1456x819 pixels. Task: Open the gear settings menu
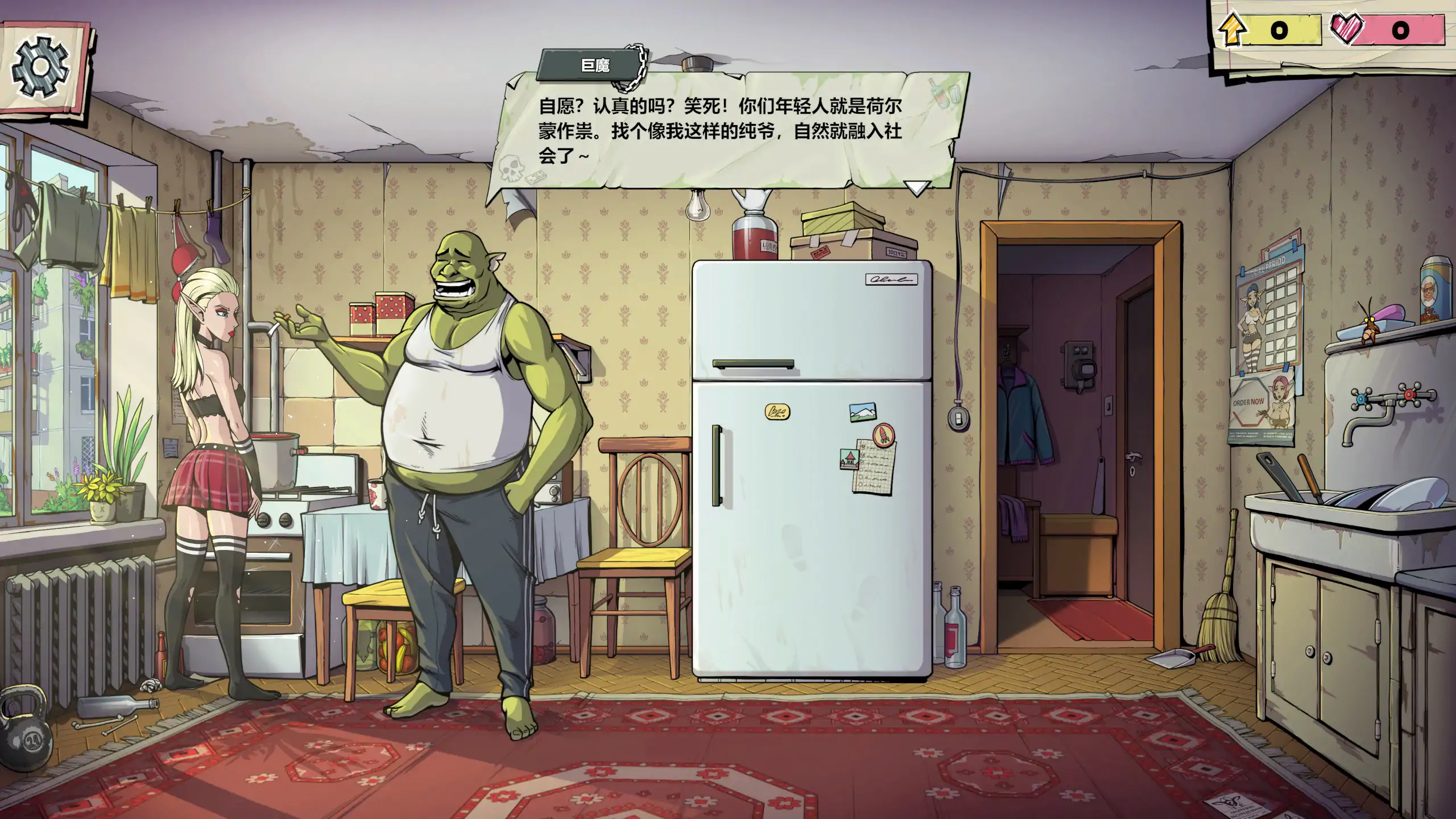point(41,66)
